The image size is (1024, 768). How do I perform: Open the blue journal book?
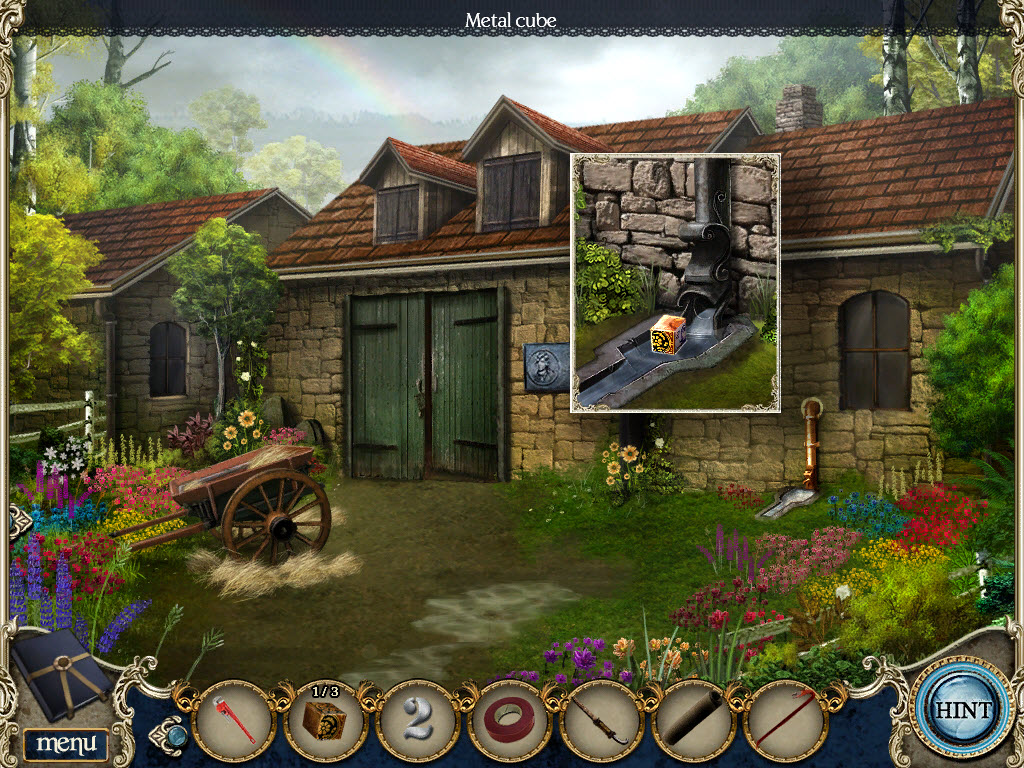(62, 673)
